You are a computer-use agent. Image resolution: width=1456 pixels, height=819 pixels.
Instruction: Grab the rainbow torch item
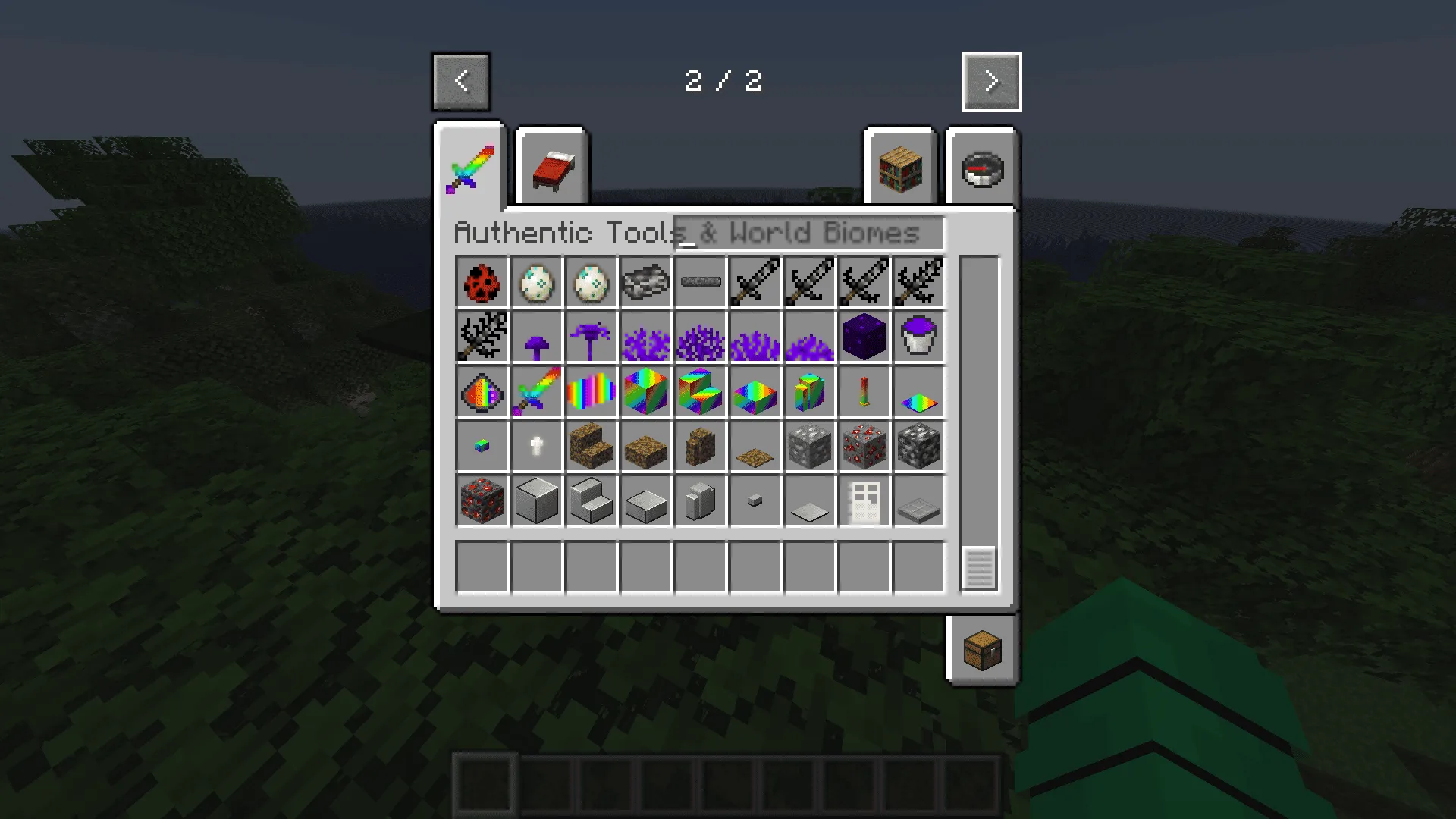click(864, 392)
